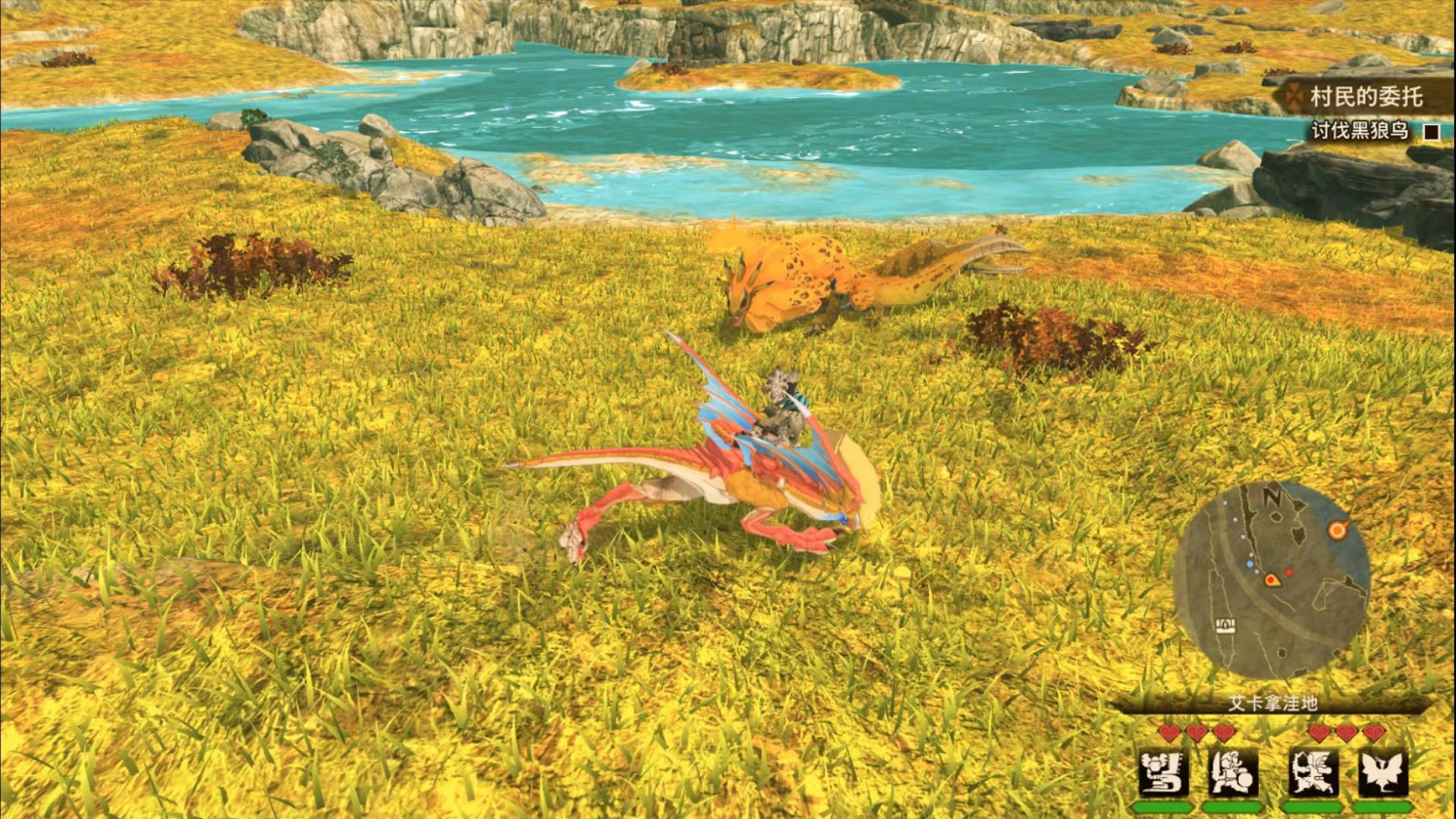Click the blue ally dot on the minimap

point(1249,565)
